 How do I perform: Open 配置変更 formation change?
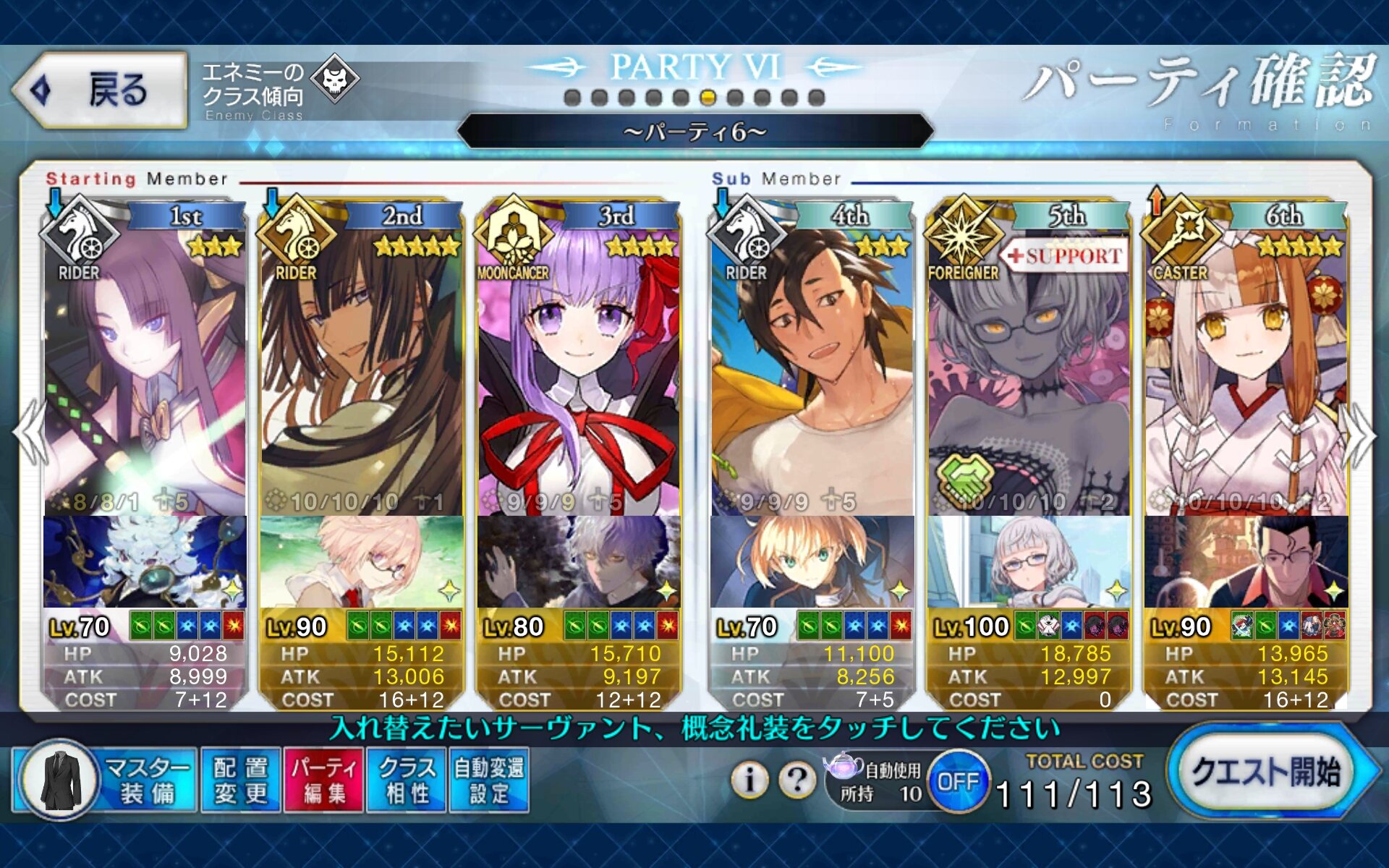coord(241,781)
